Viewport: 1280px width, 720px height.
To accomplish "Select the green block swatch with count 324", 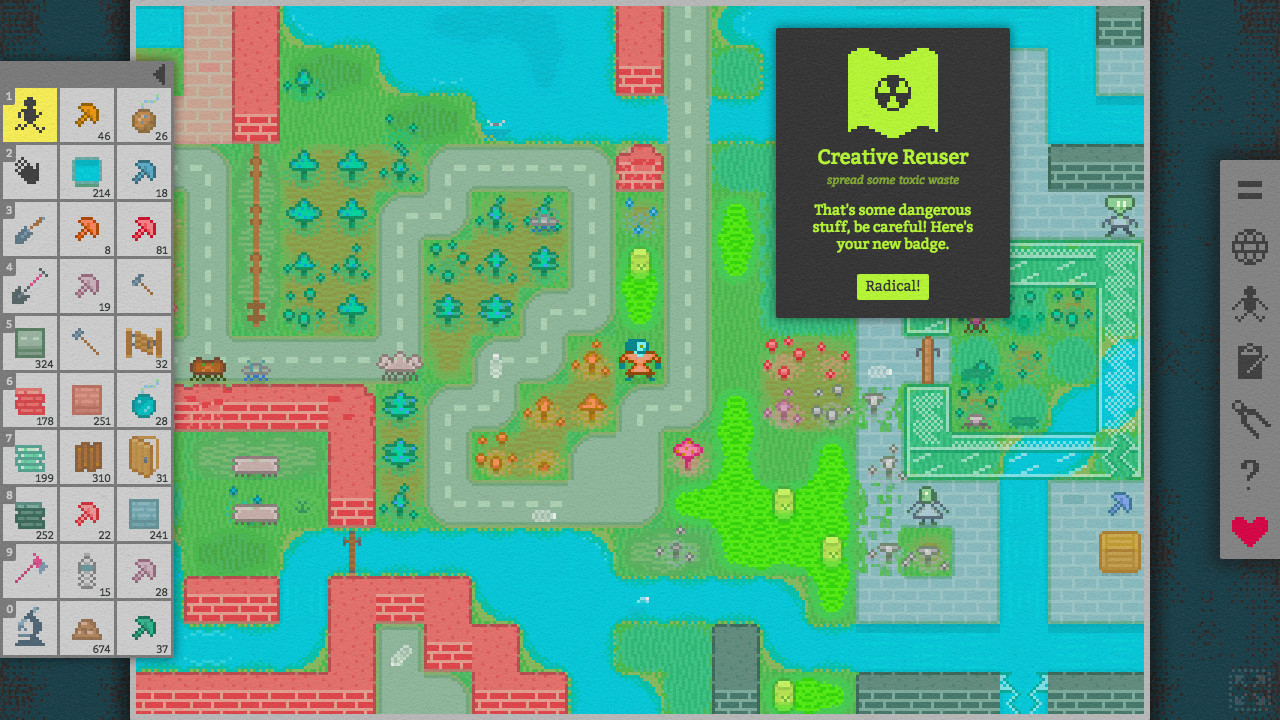I will [30, 343].
